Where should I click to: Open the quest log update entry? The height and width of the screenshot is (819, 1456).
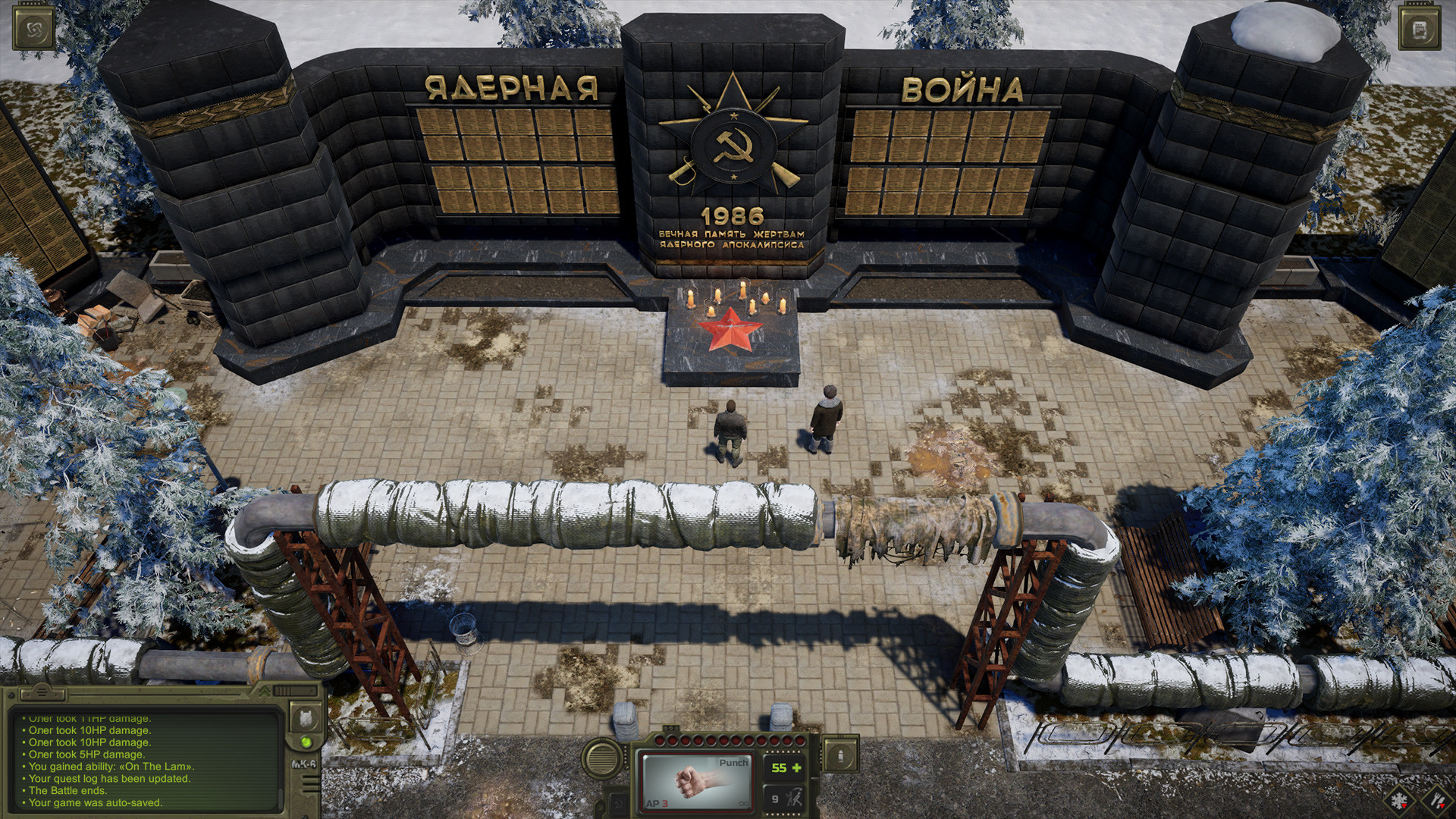(x=109, y=779)
